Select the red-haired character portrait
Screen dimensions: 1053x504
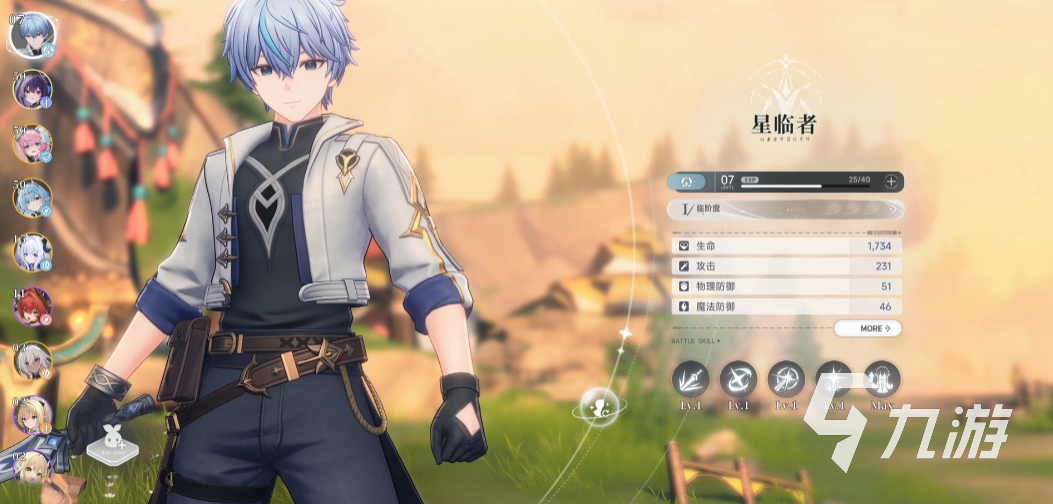[x=31, y=306]
